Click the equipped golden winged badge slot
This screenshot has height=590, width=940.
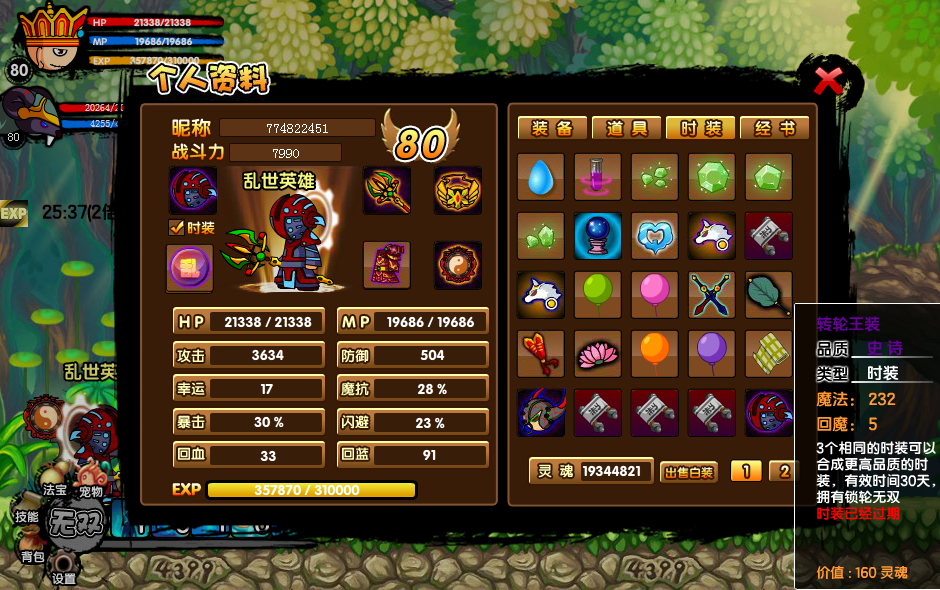(x=458, y=190)
